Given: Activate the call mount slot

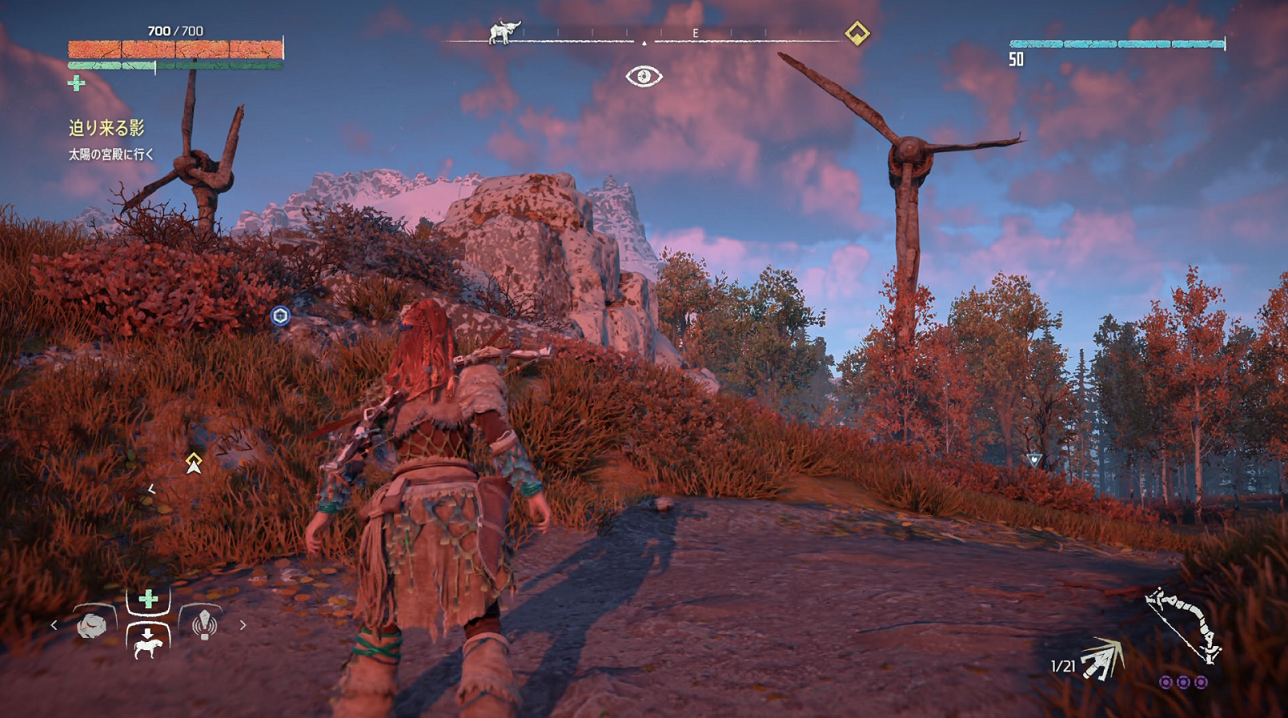Looking at the screenshot, I should click(x=148, y=643).
